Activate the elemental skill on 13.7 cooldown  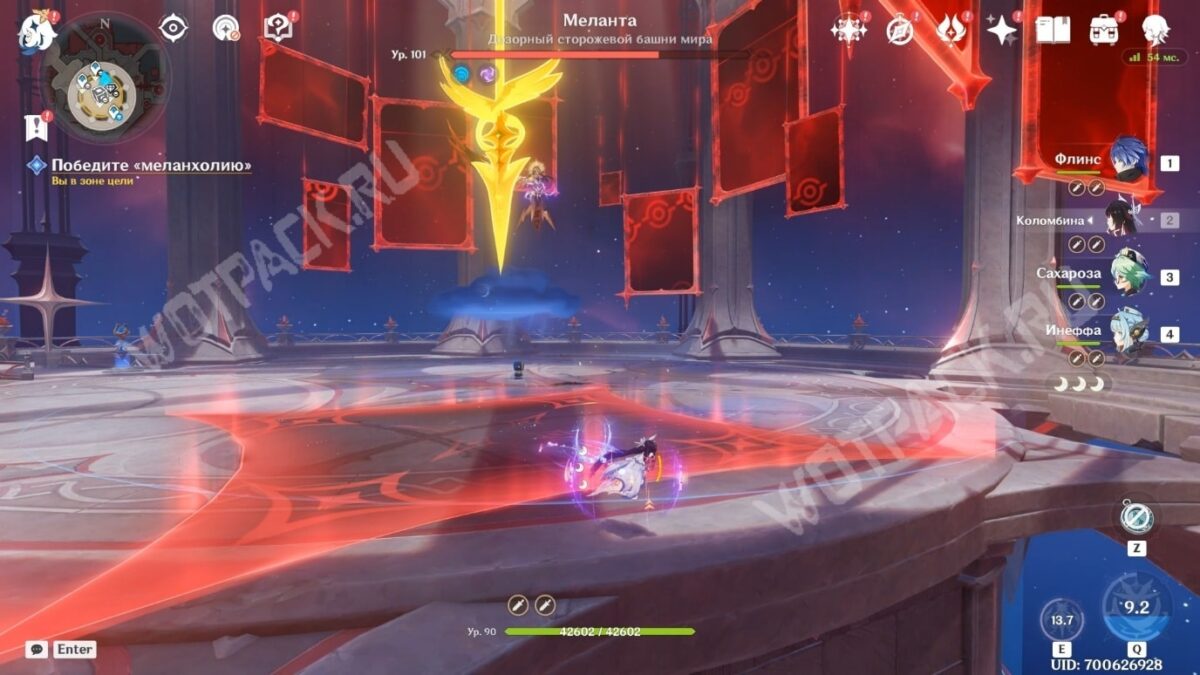[1062, 620]
